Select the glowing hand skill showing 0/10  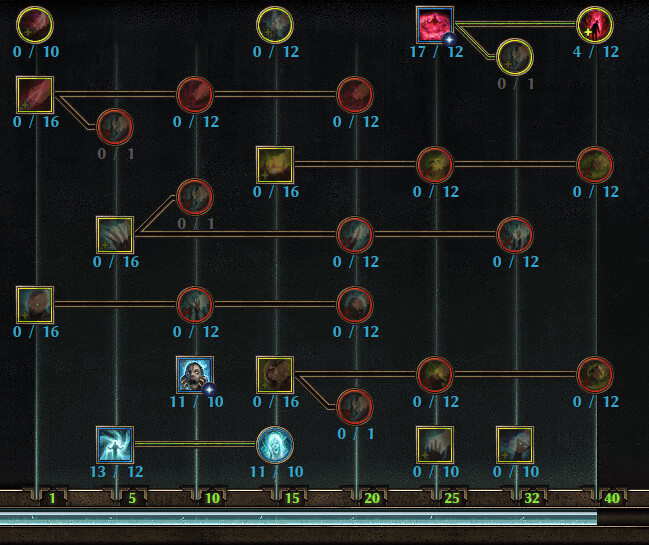(x=435, y=444)
